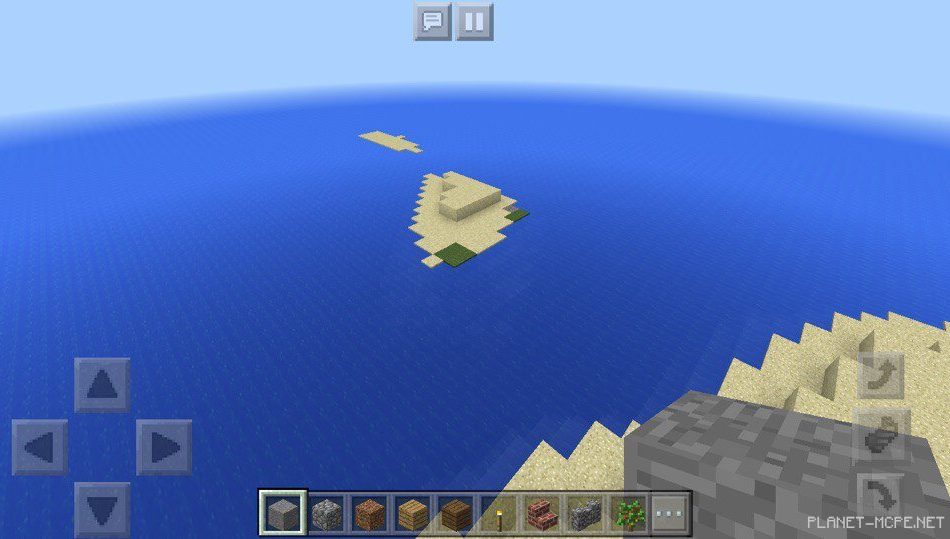Select the sapling hotbar slot
Image resolution: width=950 pixels, height=539 pixels.
coord(629,513)
